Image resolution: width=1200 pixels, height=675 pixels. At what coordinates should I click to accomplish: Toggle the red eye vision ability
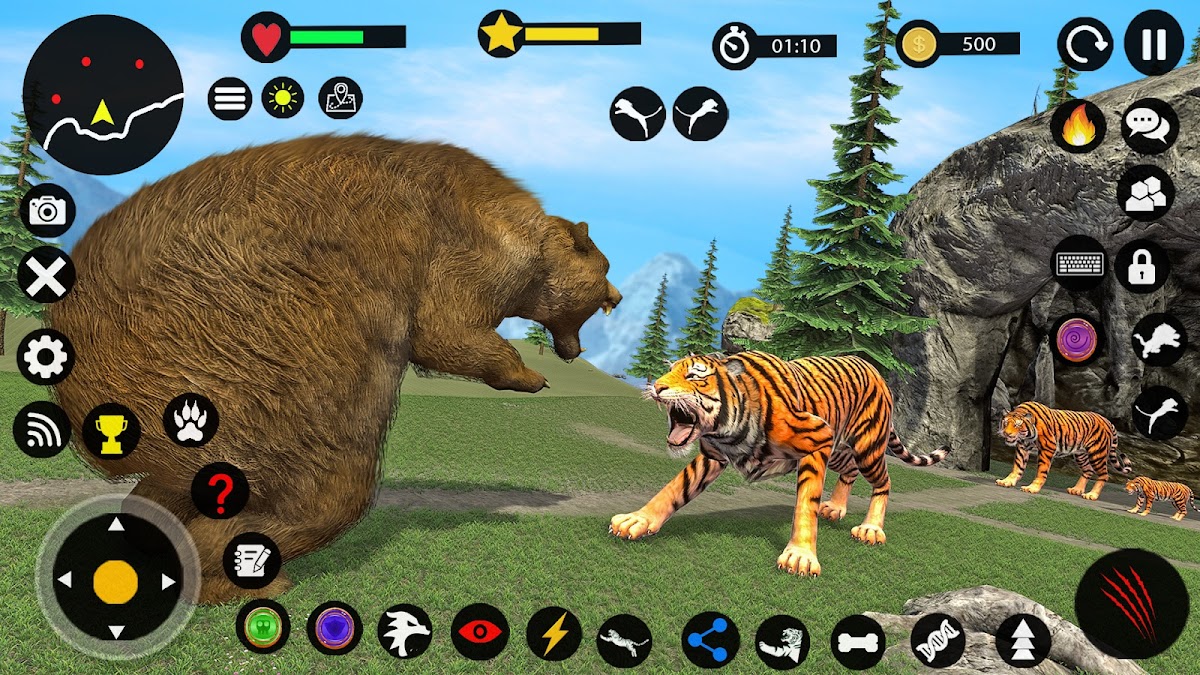(x=480, y=632)
